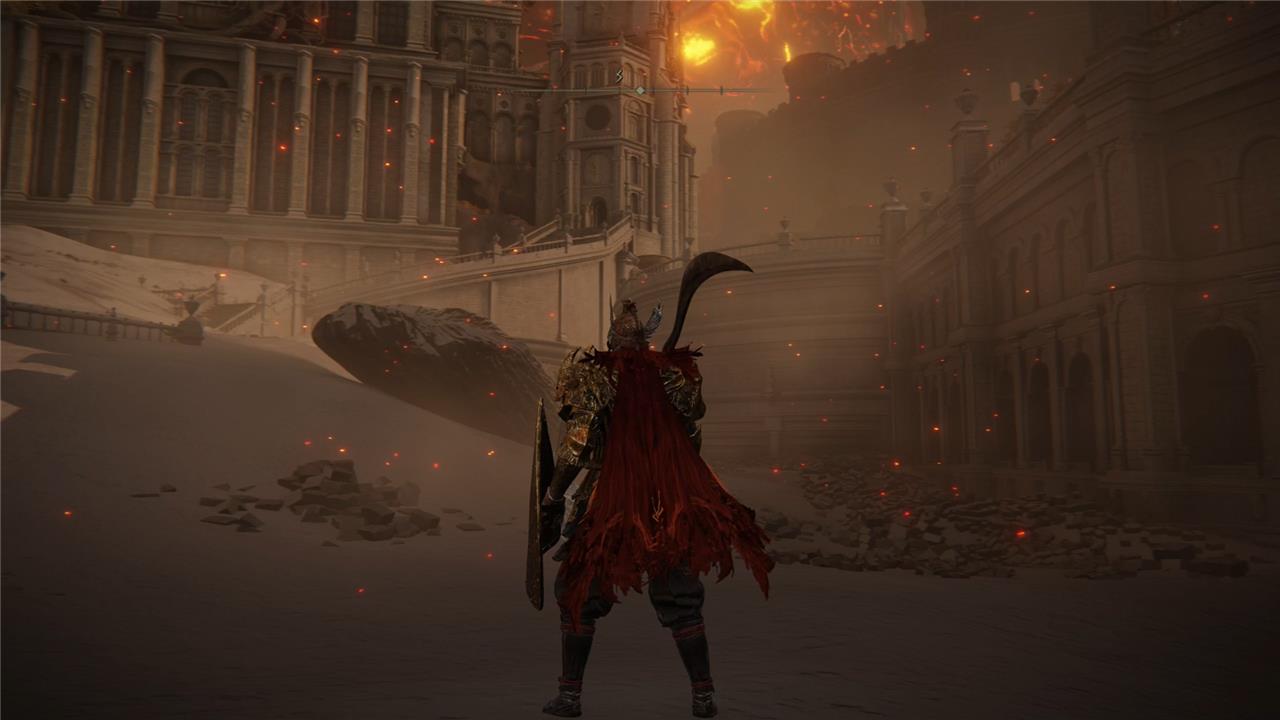Click the diamond marker on the compass bar
This screenshot has width=1280, height=720.
tap(640, 91)
